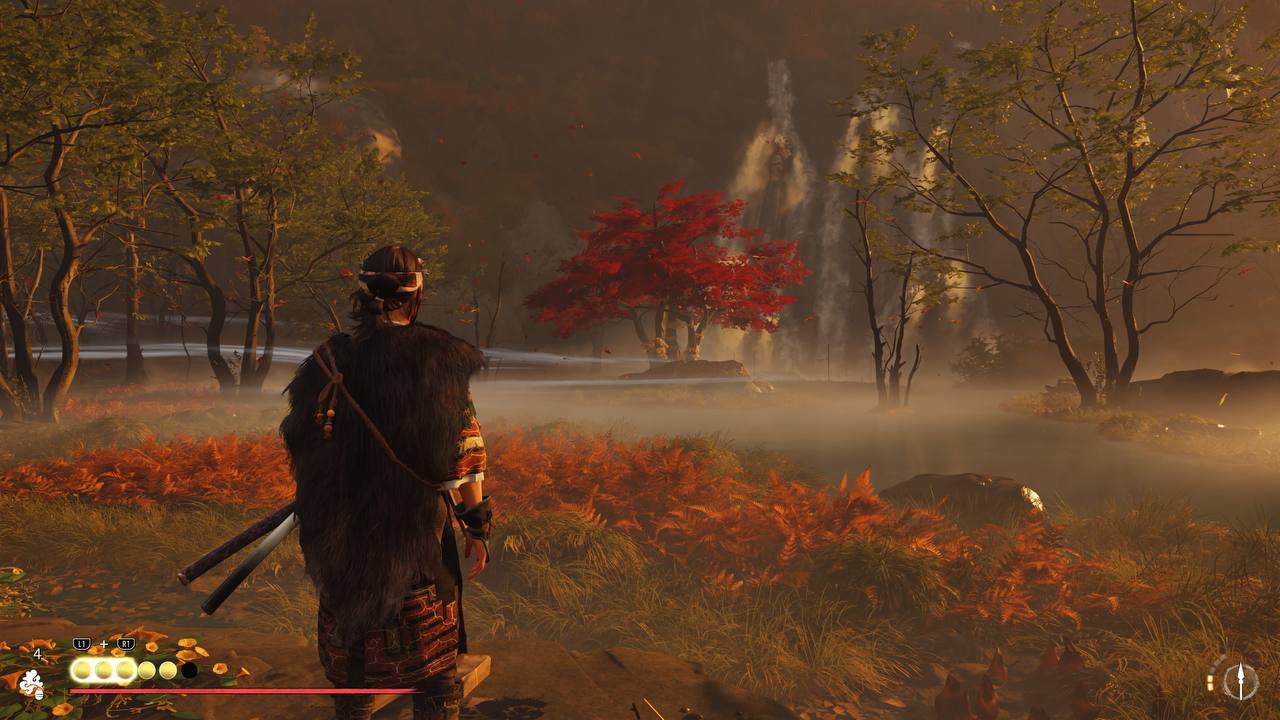Select the smoke bomb quickfire icon
The width and height of the screenshot is (1280, 720).
click(x=31, y=684)
